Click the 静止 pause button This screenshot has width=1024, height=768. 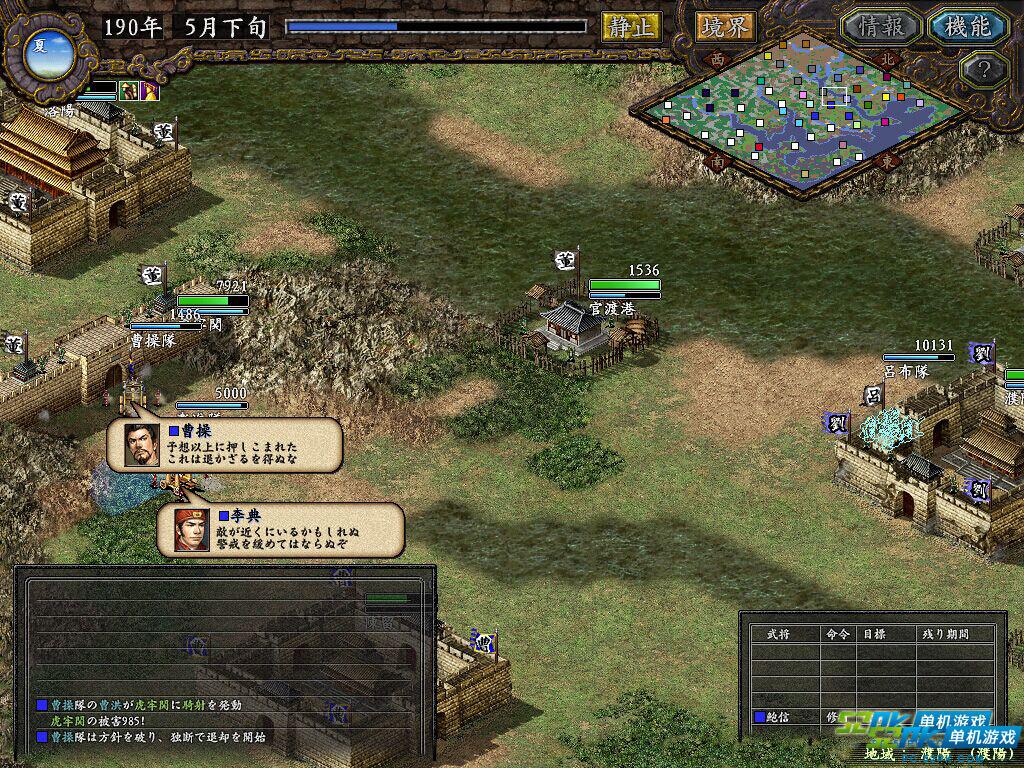tap(631, 27)
